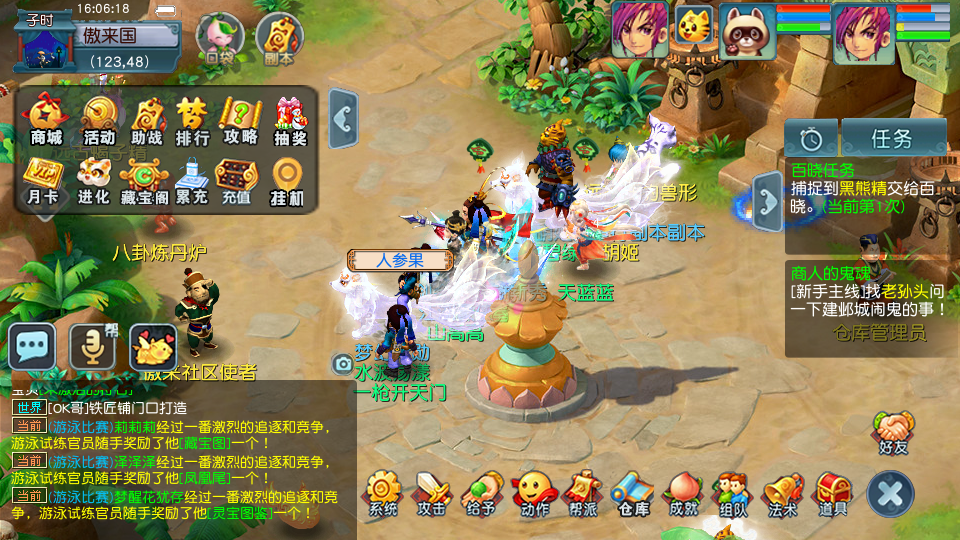Viewport: 960px width, 540px height.
Task: Open the 商城 shop icon
Action: (x=46, y=120)
